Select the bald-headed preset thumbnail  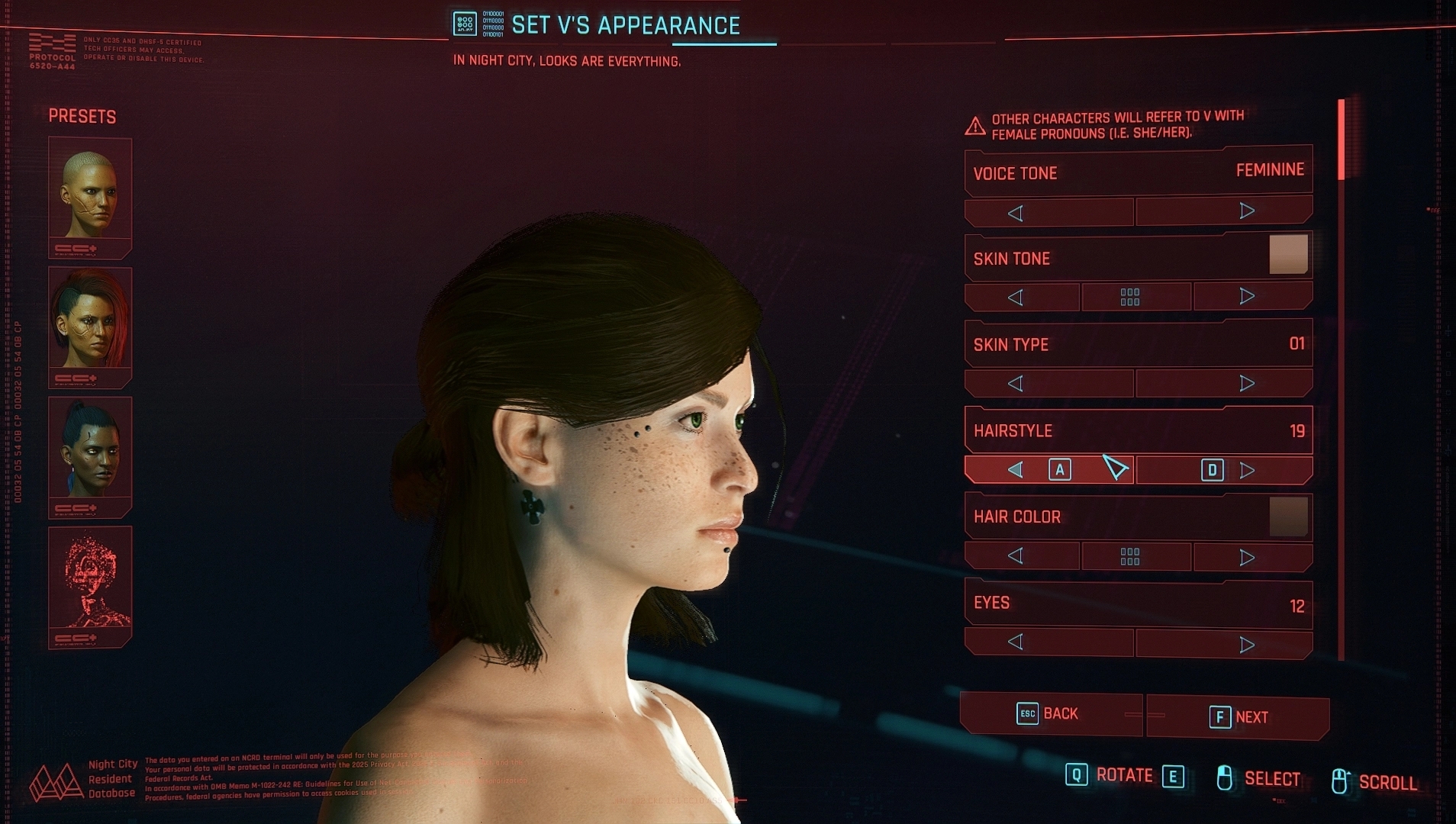(x=90, y=195)
